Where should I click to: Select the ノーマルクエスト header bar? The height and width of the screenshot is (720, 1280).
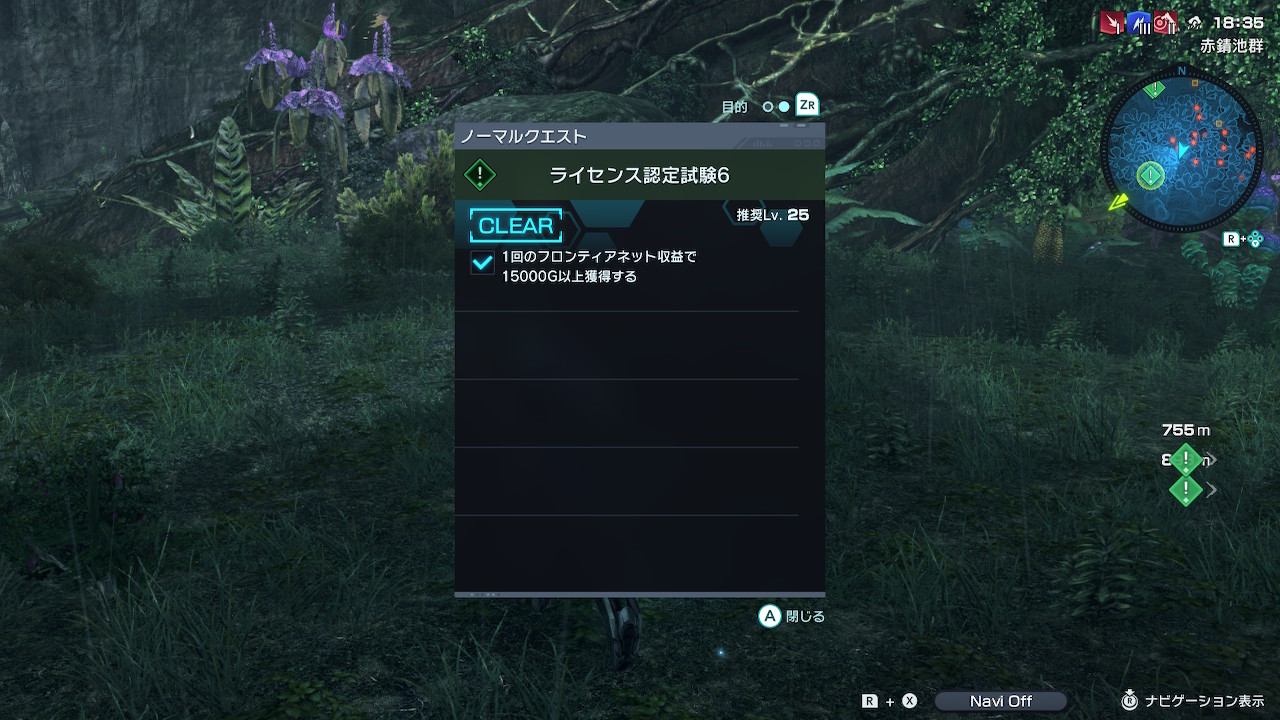tap(639, 136)
